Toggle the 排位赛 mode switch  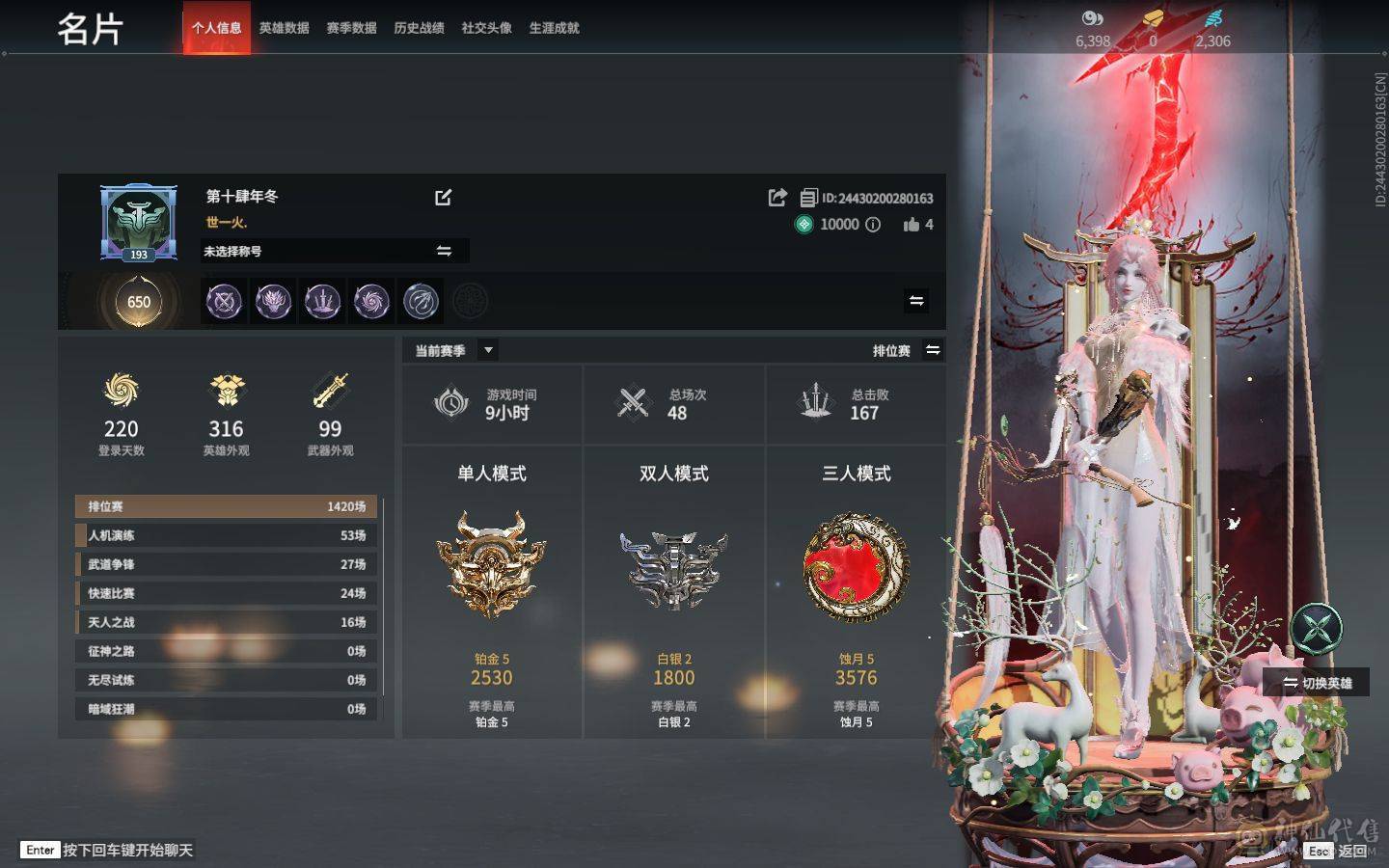click(933, 350)
